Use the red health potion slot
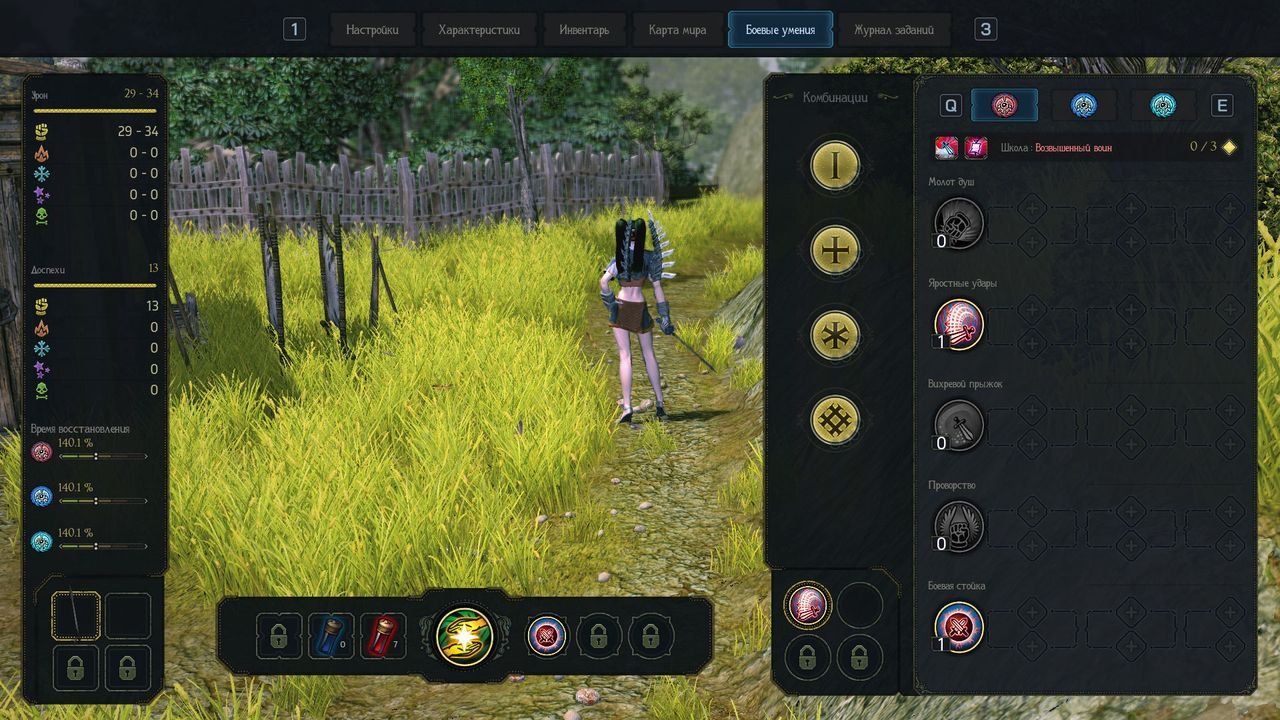Screen dimensions: 1280x720 (383, 636)
